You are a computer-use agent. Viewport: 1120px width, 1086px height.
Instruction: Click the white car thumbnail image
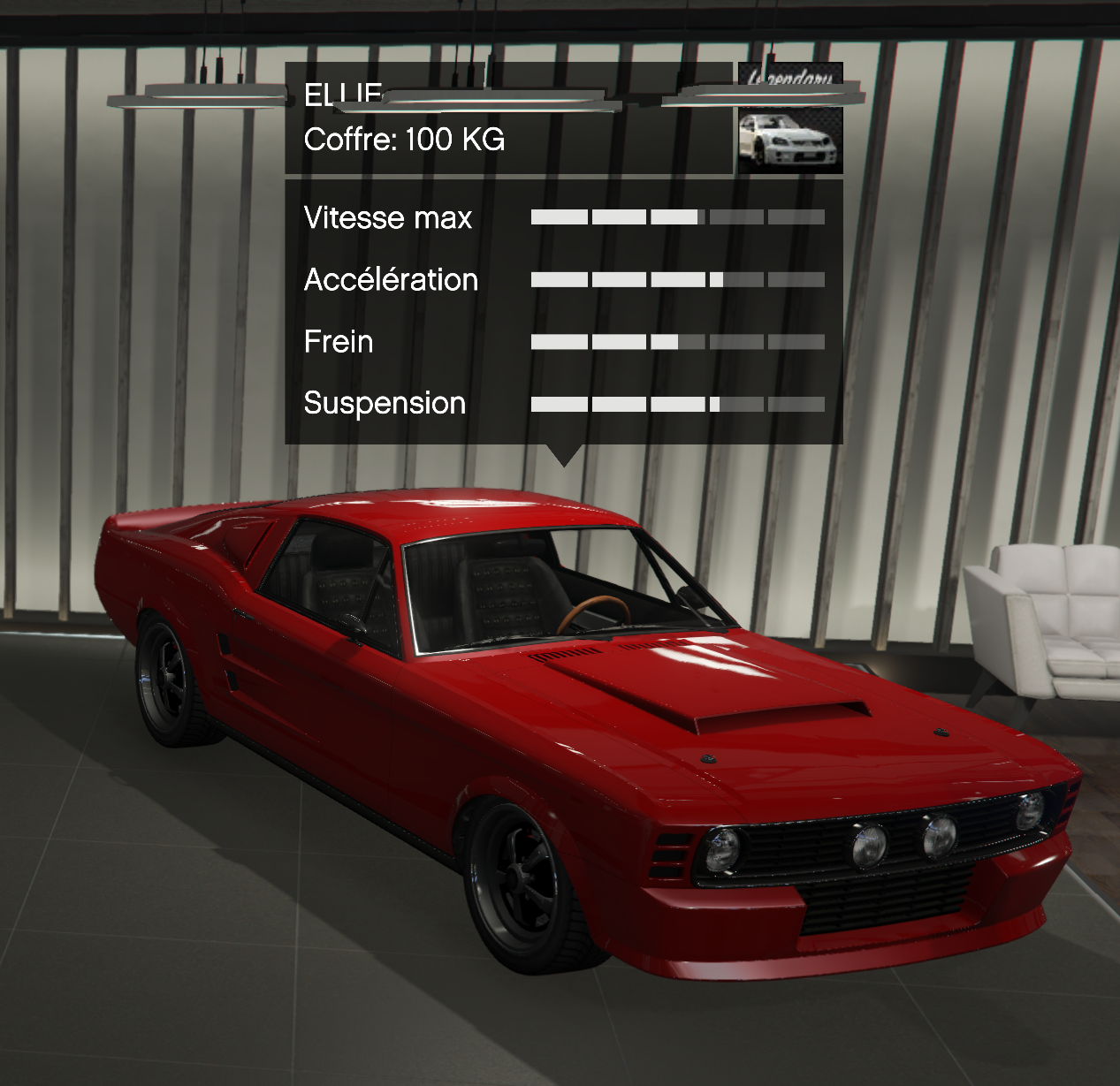789,140
